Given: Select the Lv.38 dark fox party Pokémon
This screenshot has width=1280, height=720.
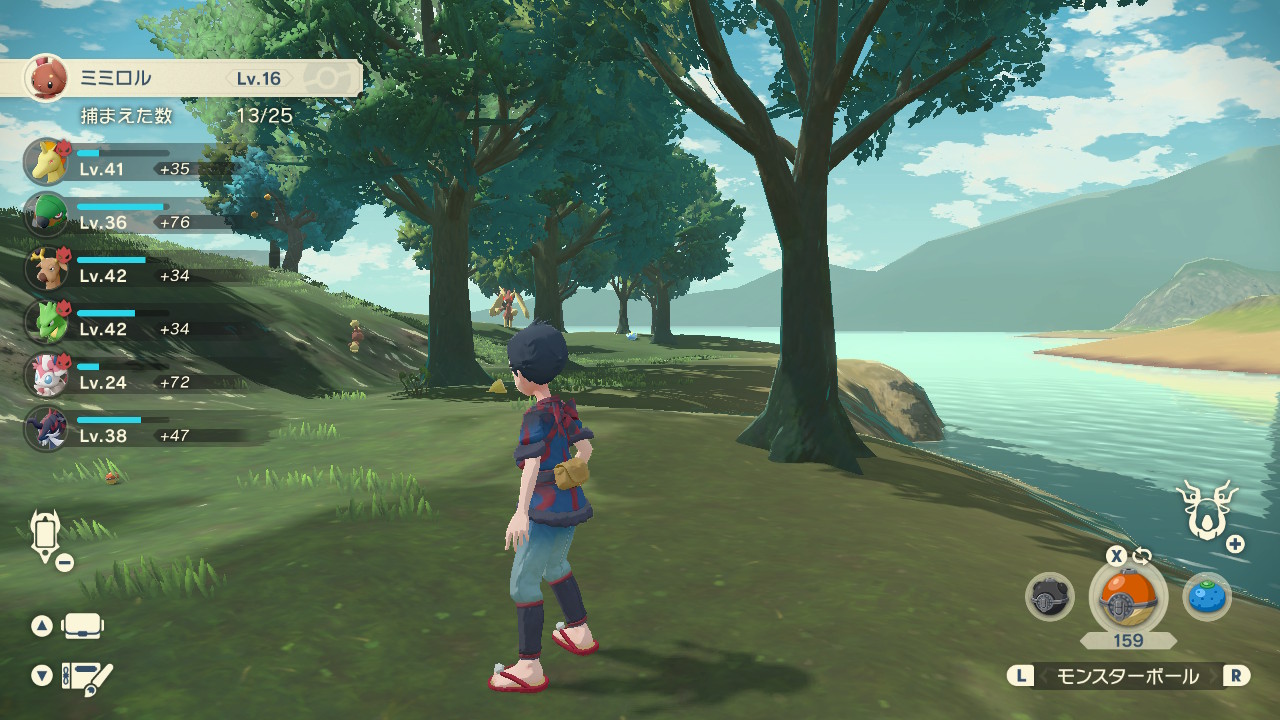Looking at the screenshot, I should click(47, 428).
